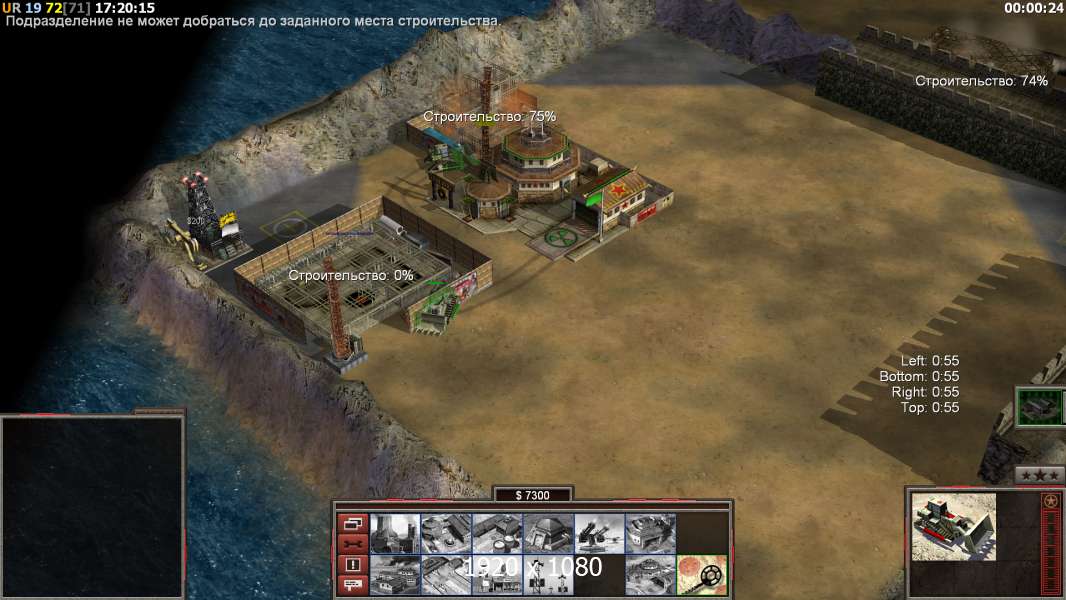Select the Bunker build icon
Image resolution: width=1066 pixels, height=600 pixels.
(548, 533)
